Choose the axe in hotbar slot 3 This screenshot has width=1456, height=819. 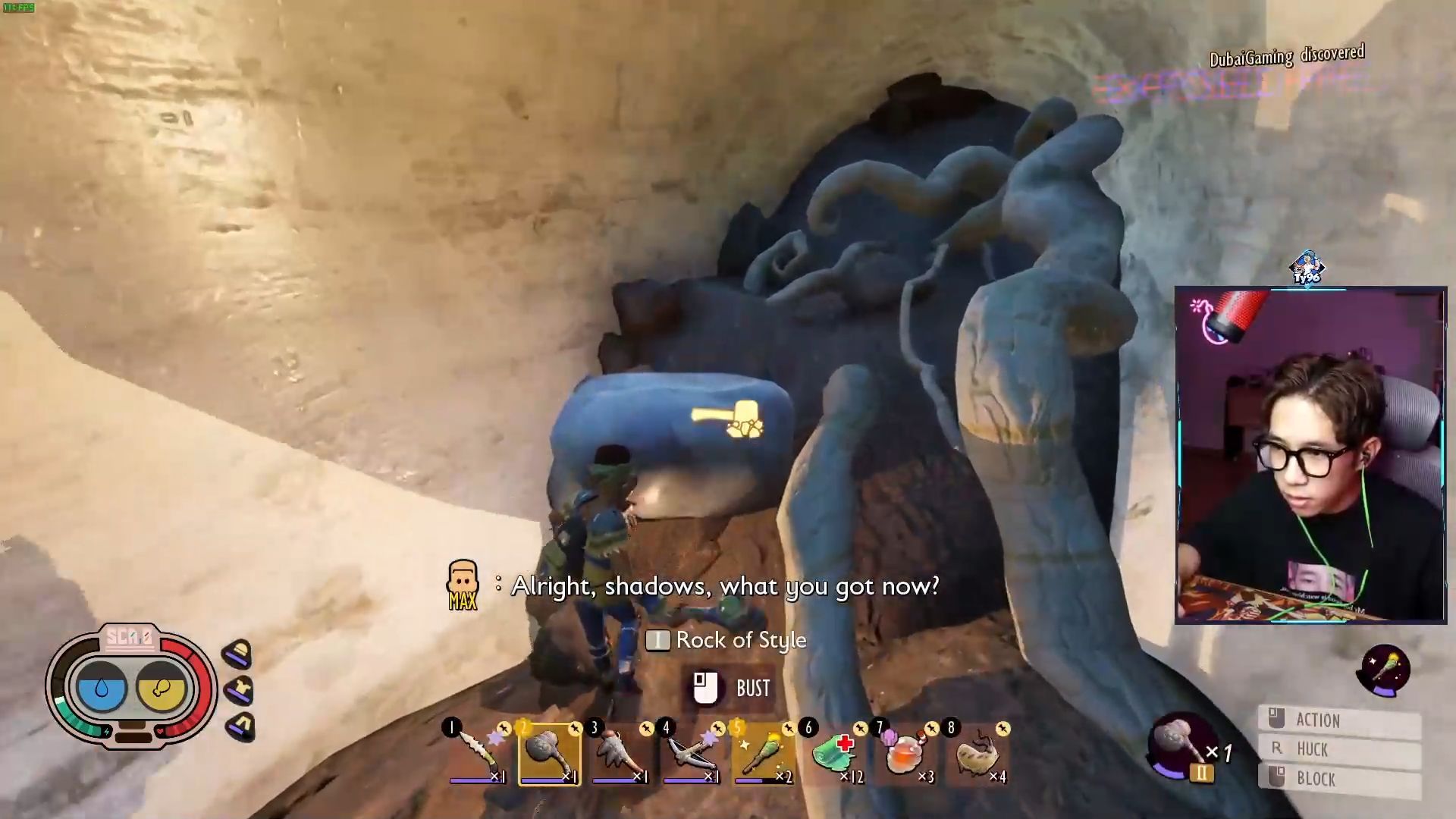point(620,753)
